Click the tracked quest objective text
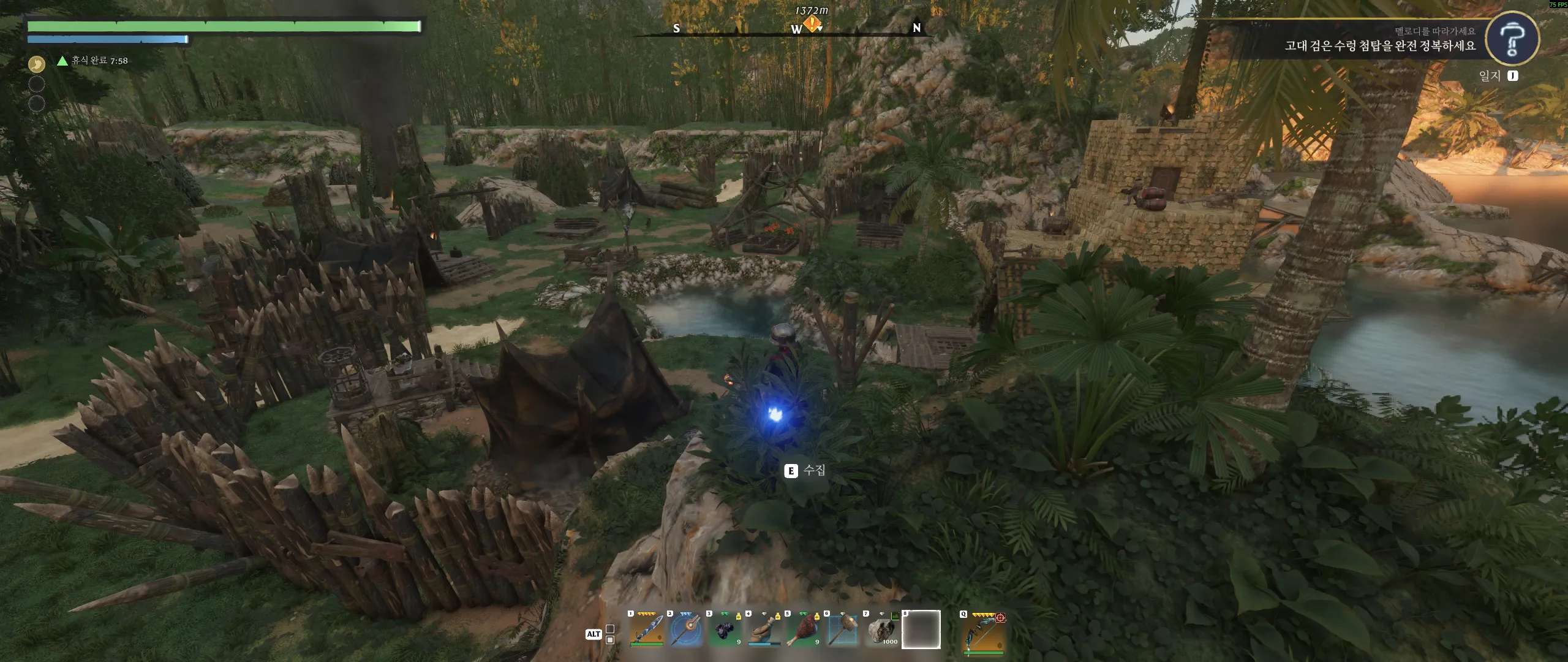 click(1379, 46)
